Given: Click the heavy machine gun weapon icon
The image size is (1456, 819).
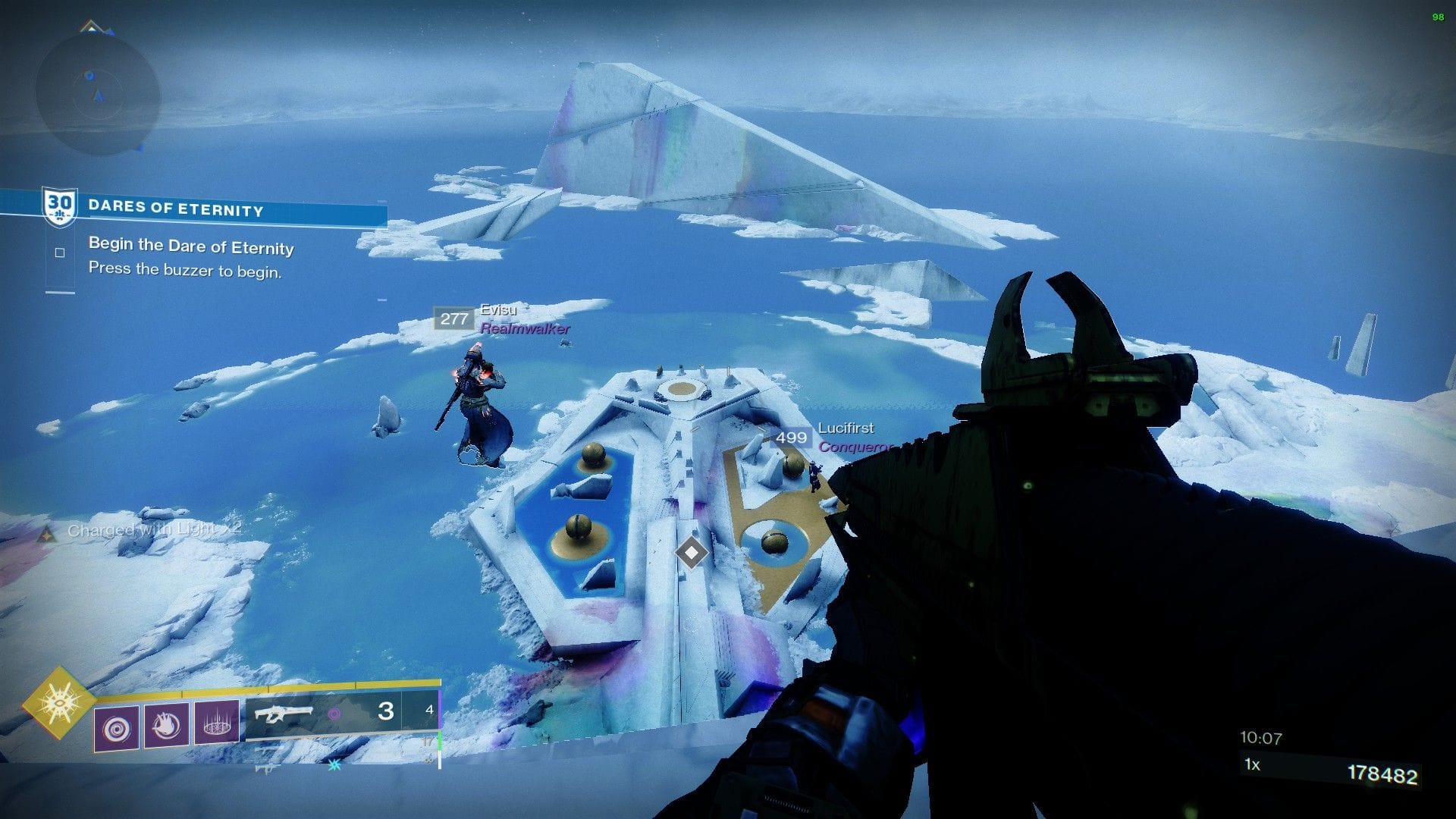Looking at the screenshot, I should [x=267, y=768].
